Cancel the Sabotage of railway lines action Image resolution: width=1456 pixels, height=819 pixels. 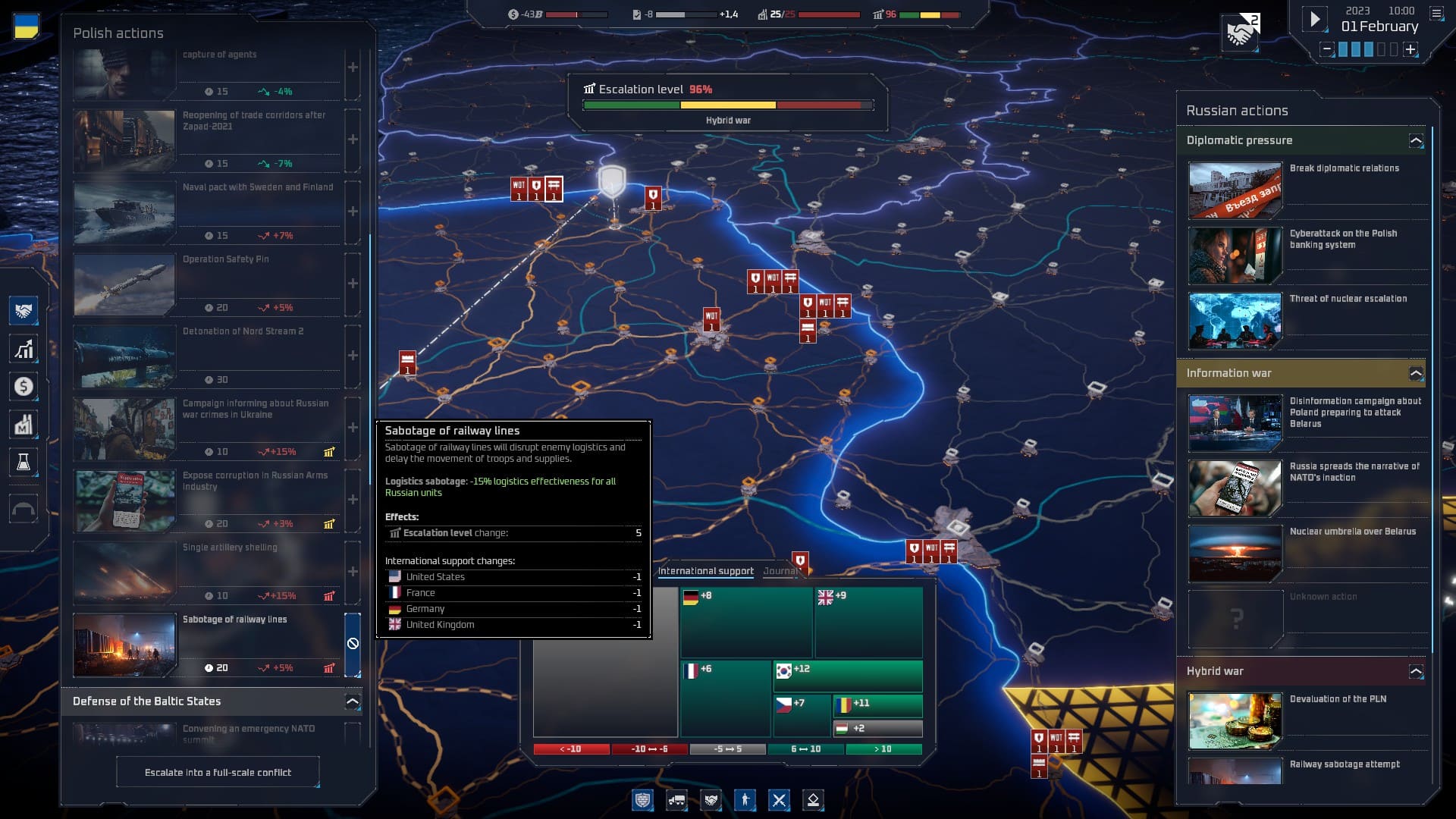(x=353, y=644)
